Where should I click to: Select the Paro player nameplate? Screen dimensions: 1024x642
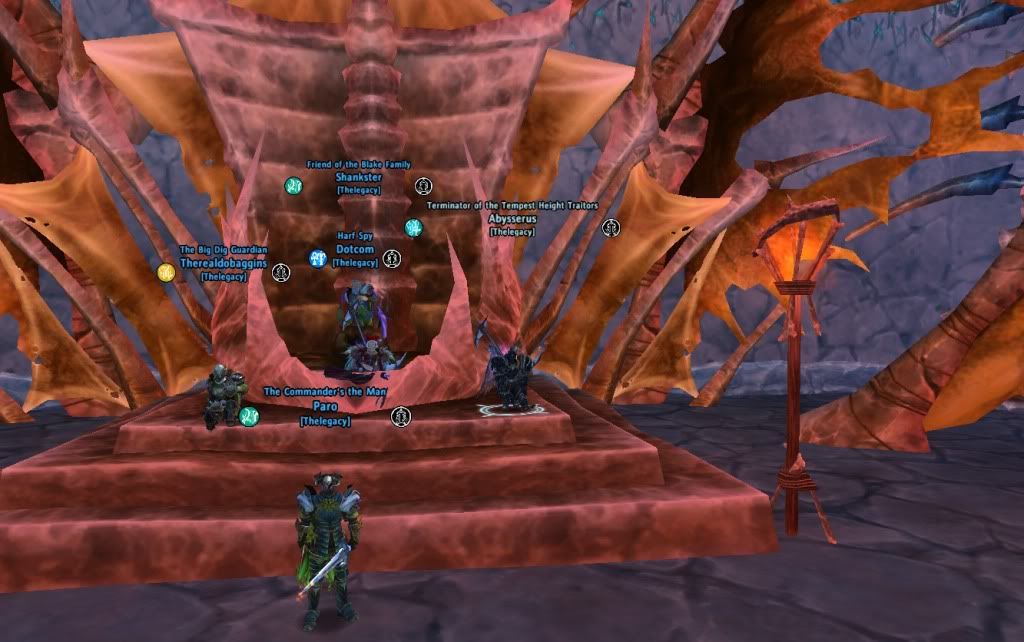coord(324,407)
